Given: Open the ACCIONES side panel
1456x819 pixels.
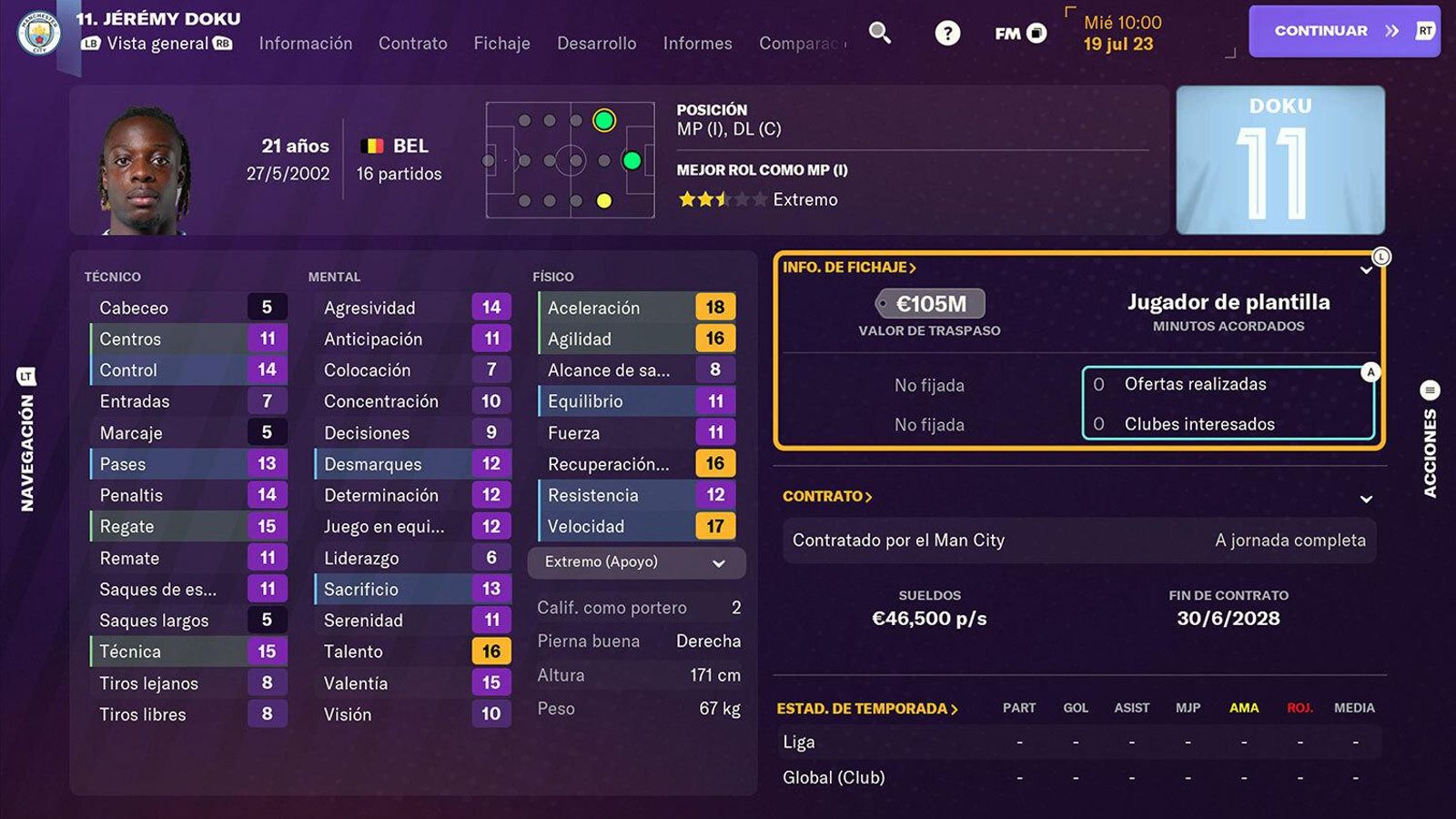Looking at the screenshot, I should click(x=1431, y=446).
